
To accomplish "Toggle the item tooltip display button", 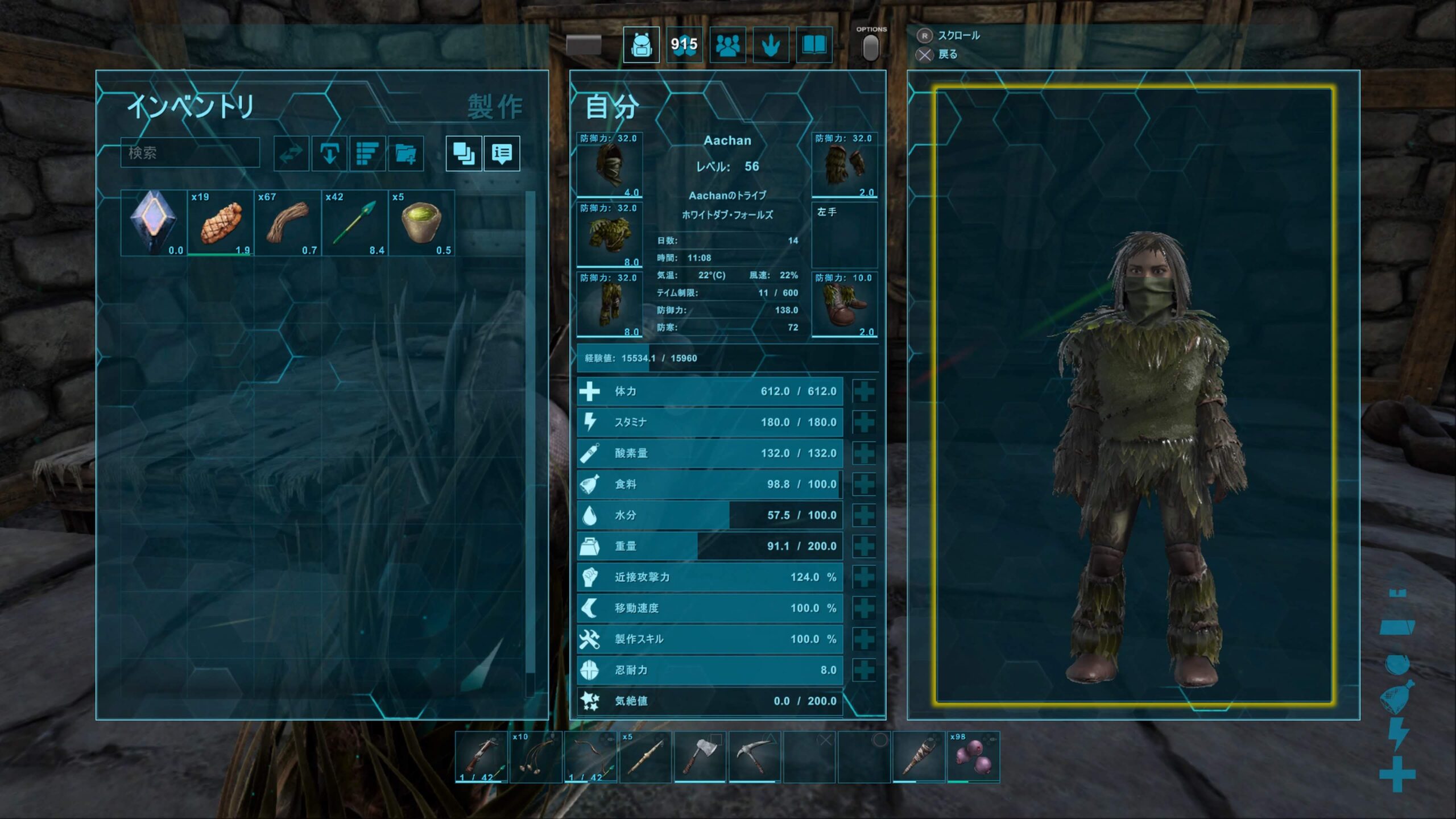I will pos(502,153).
